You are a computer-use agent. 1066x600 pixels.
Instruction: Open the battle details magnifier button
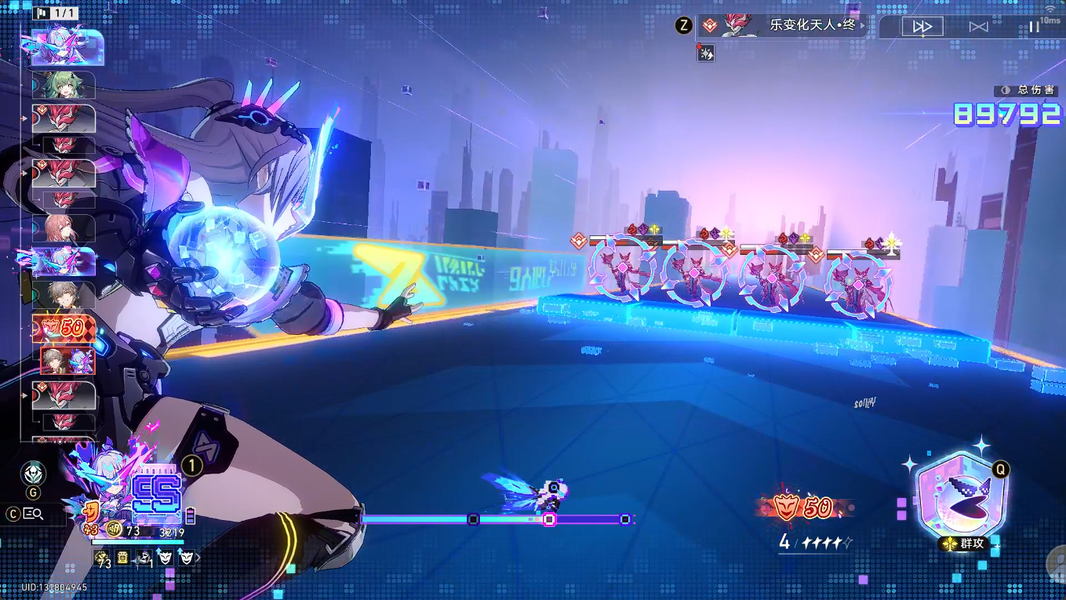click(x=33, y=513)
